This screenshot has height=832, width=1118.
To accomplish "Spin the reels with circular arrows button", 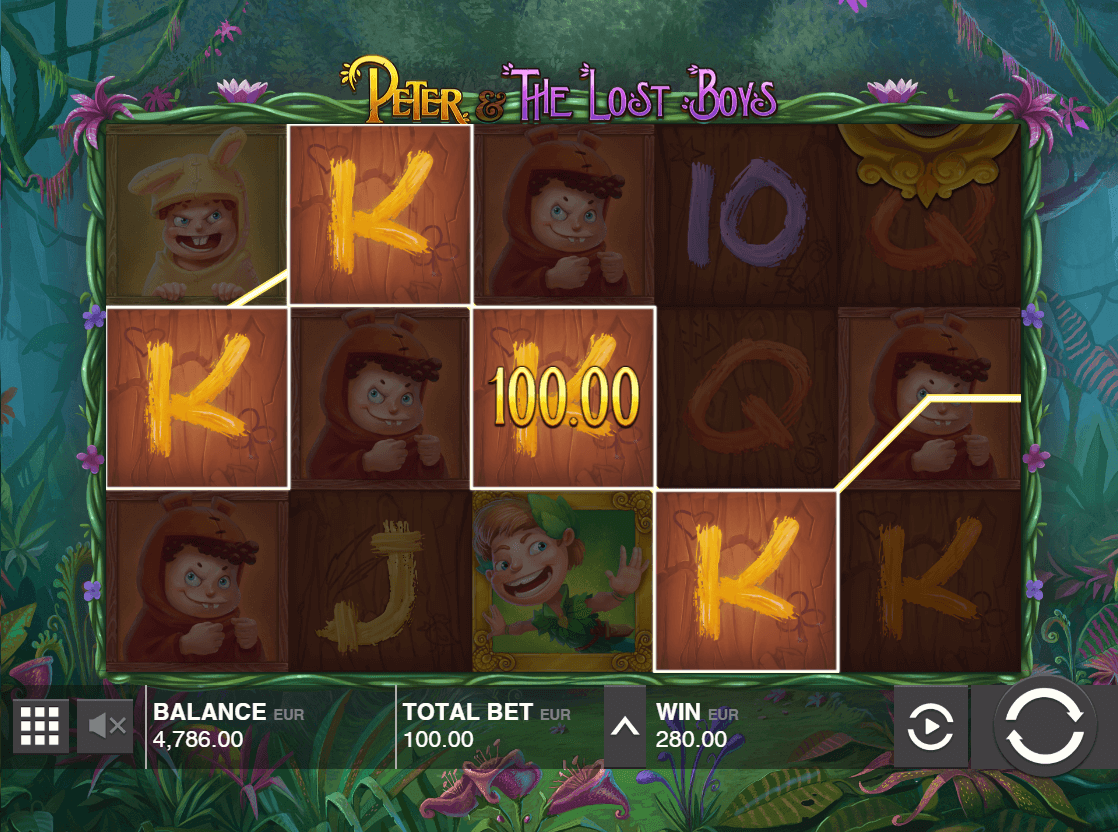I will pos(1044,727).
